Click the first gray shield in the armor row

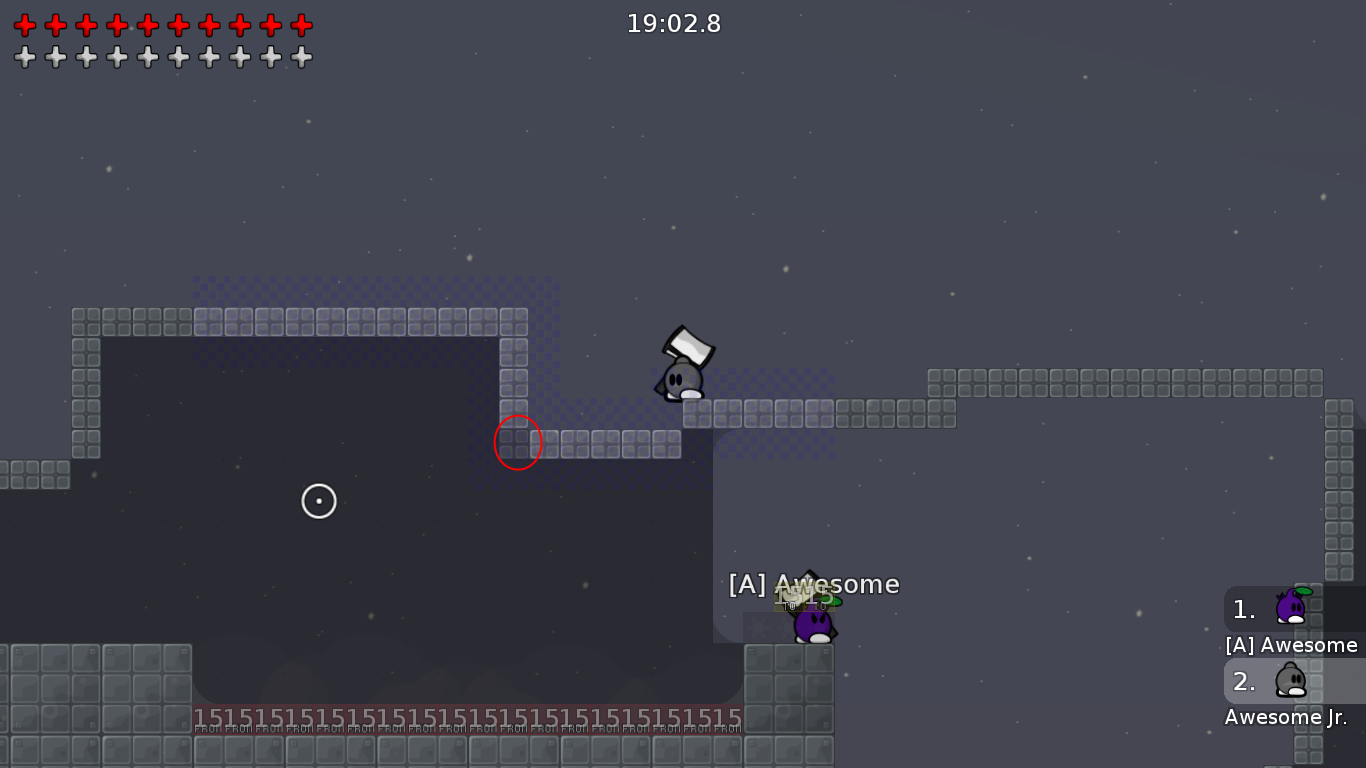(x=24, y=58)
